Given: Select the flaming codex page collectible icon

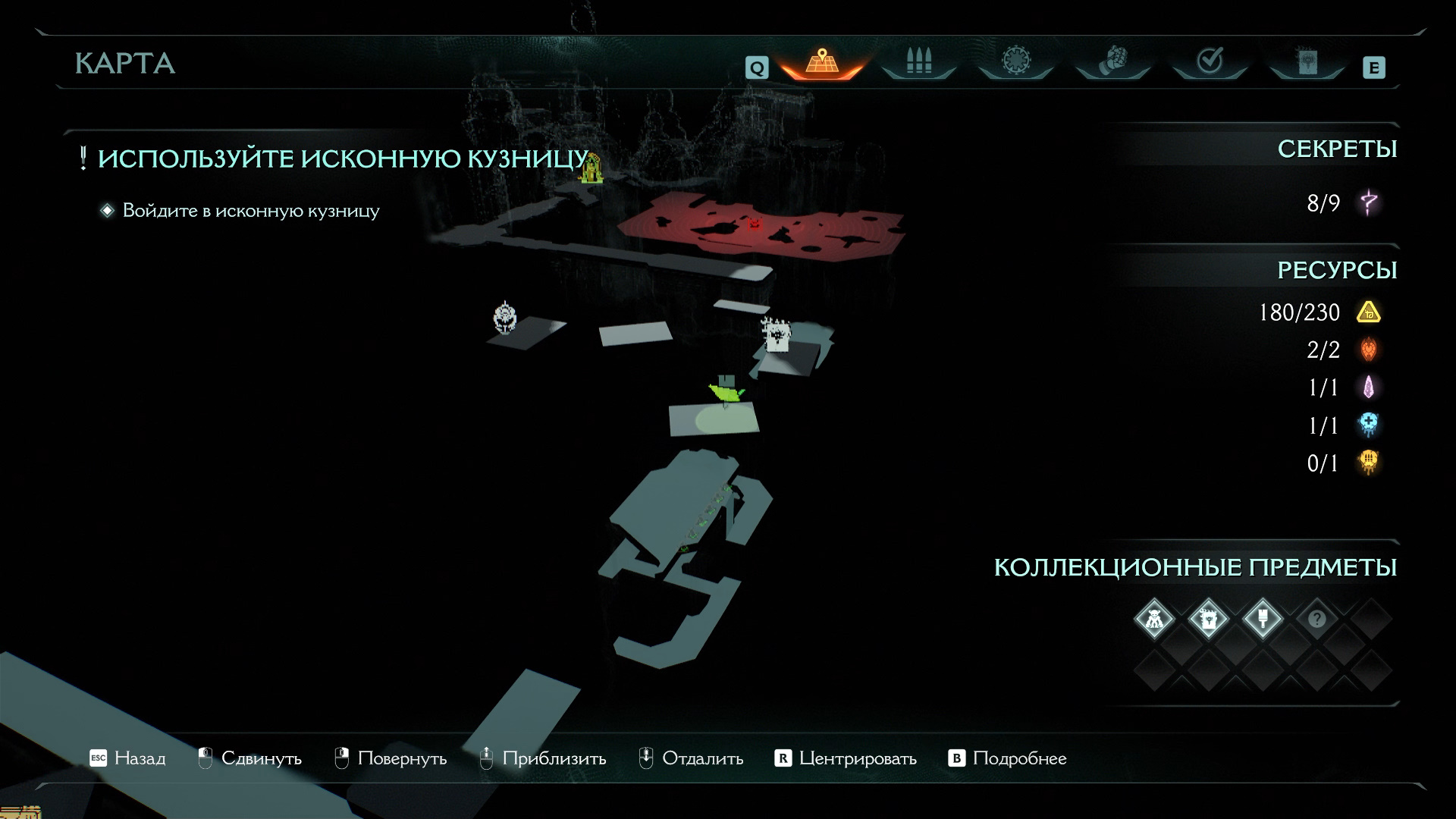Looking at the screenshot, I should [x=1208, y=620].
